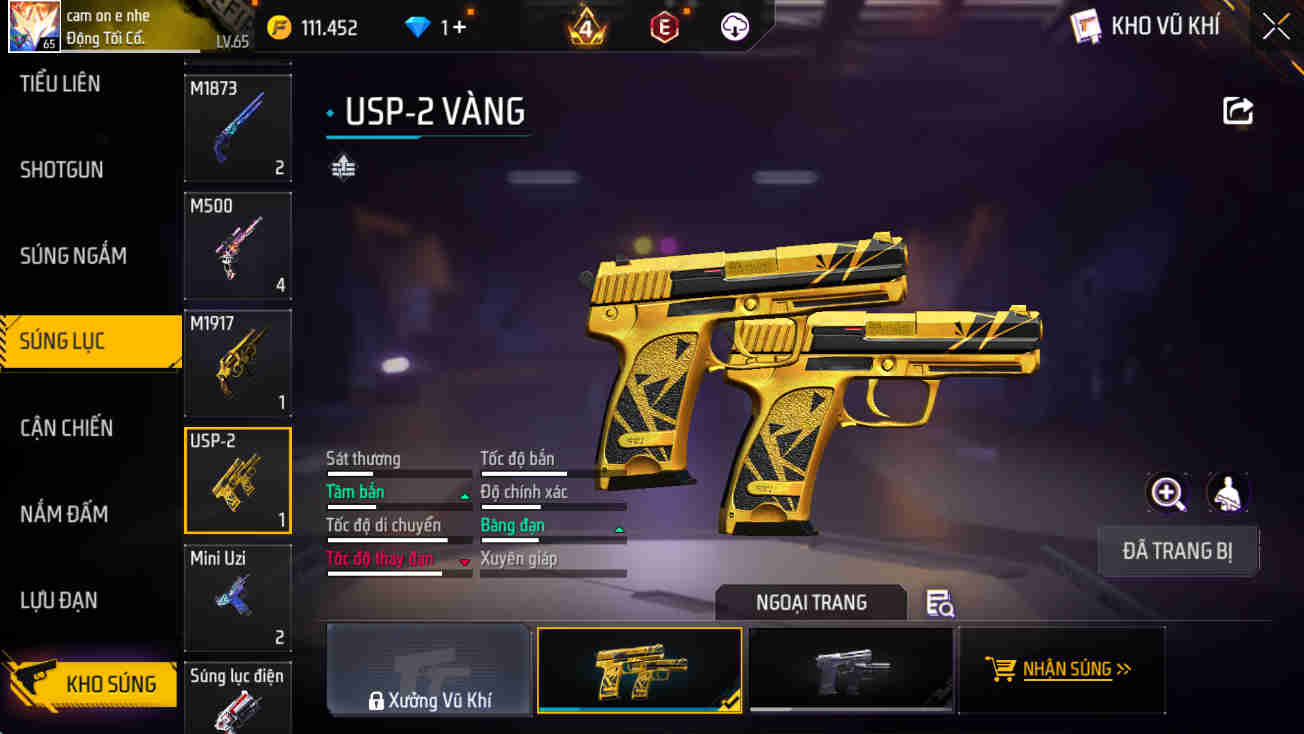This screenshot has width=1304, height=734.
Task: Collapse the Băng đạn stat detail
Action: point(619,528)
